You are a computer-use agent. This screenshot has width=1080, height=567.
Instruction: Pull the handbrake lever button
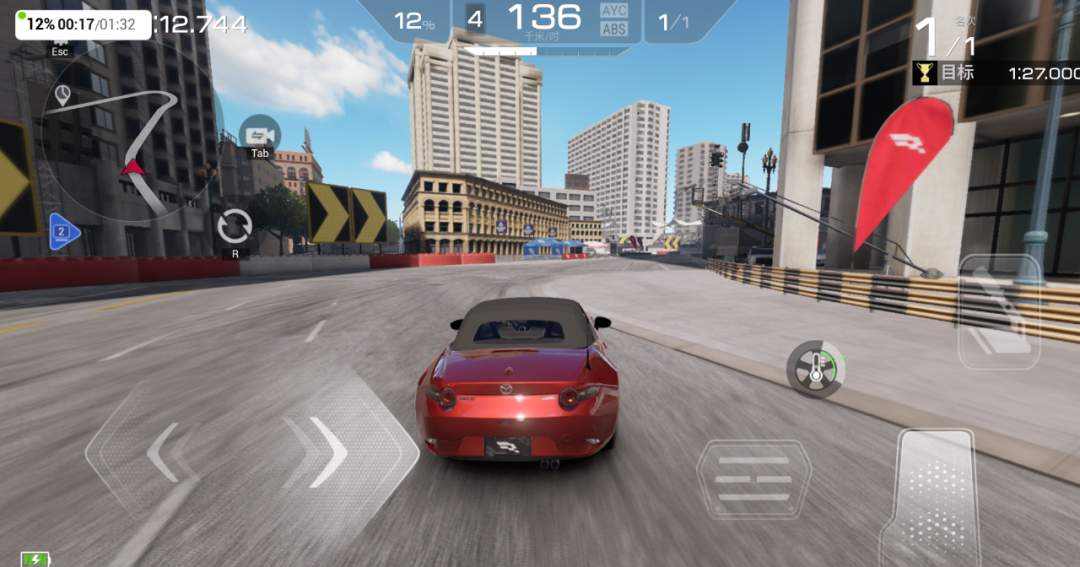pyautogui.click(x=999, y=311)
